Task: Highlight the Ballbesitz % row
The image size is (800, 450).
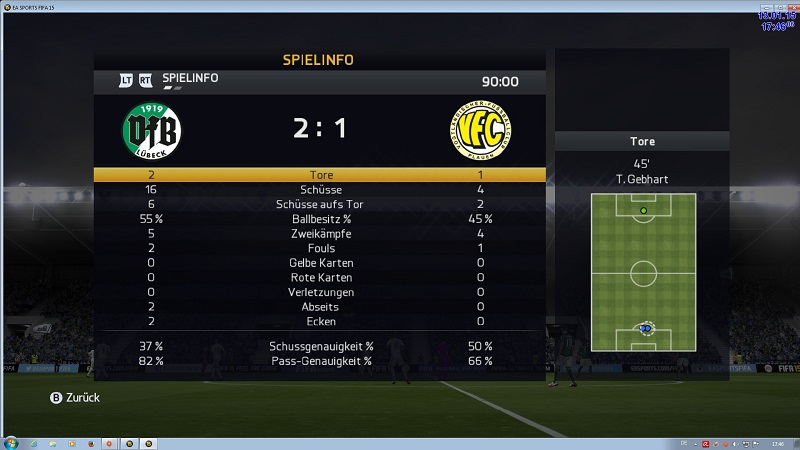Action: [320, 218]
